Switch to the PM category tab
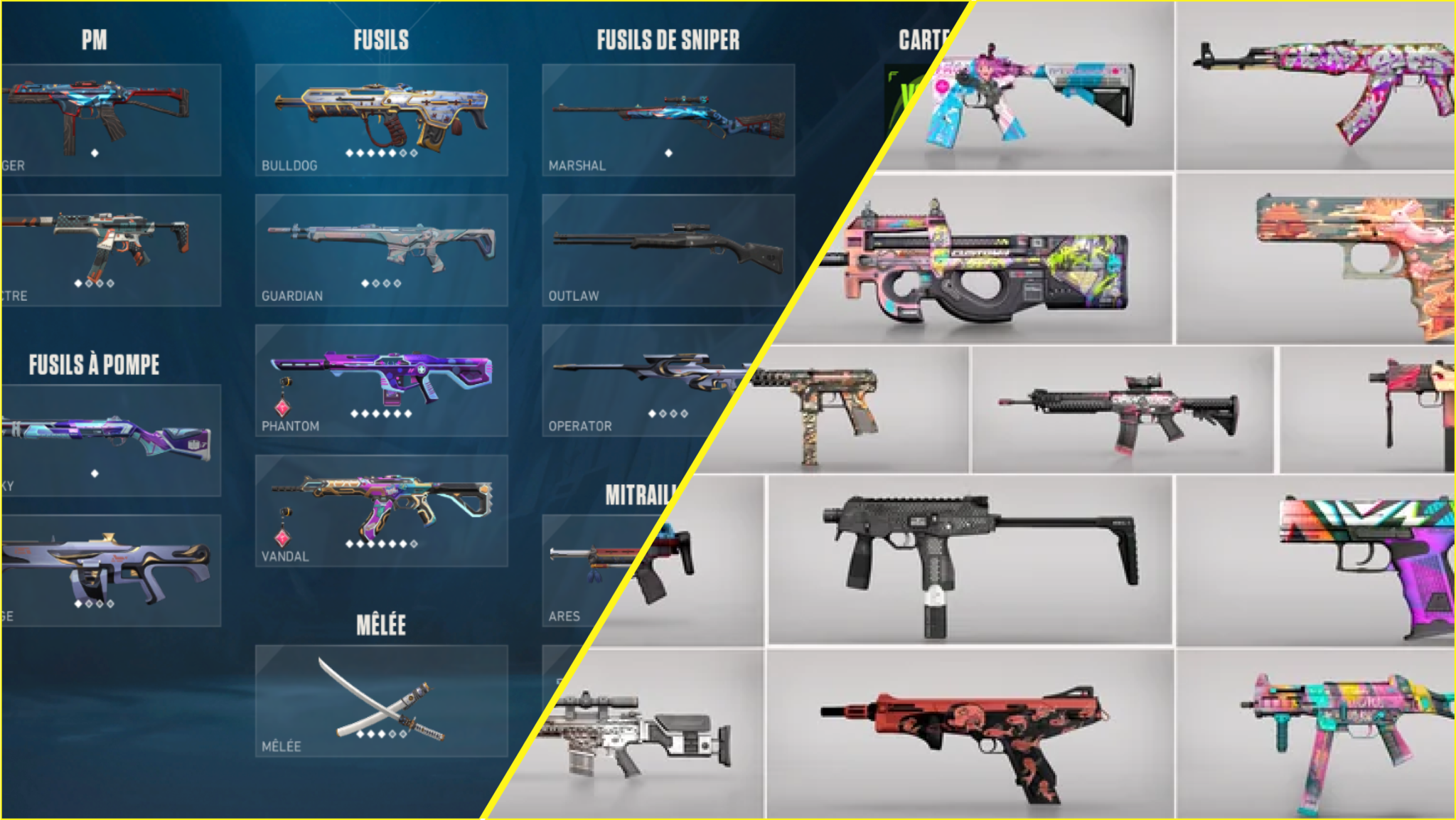 click(93, 41)
